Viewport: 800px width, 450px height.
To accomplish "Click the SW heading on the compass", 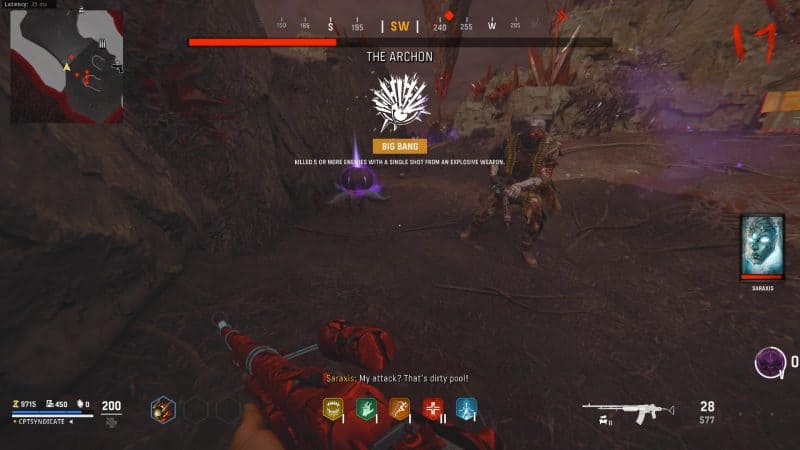I will click(399, 26).
